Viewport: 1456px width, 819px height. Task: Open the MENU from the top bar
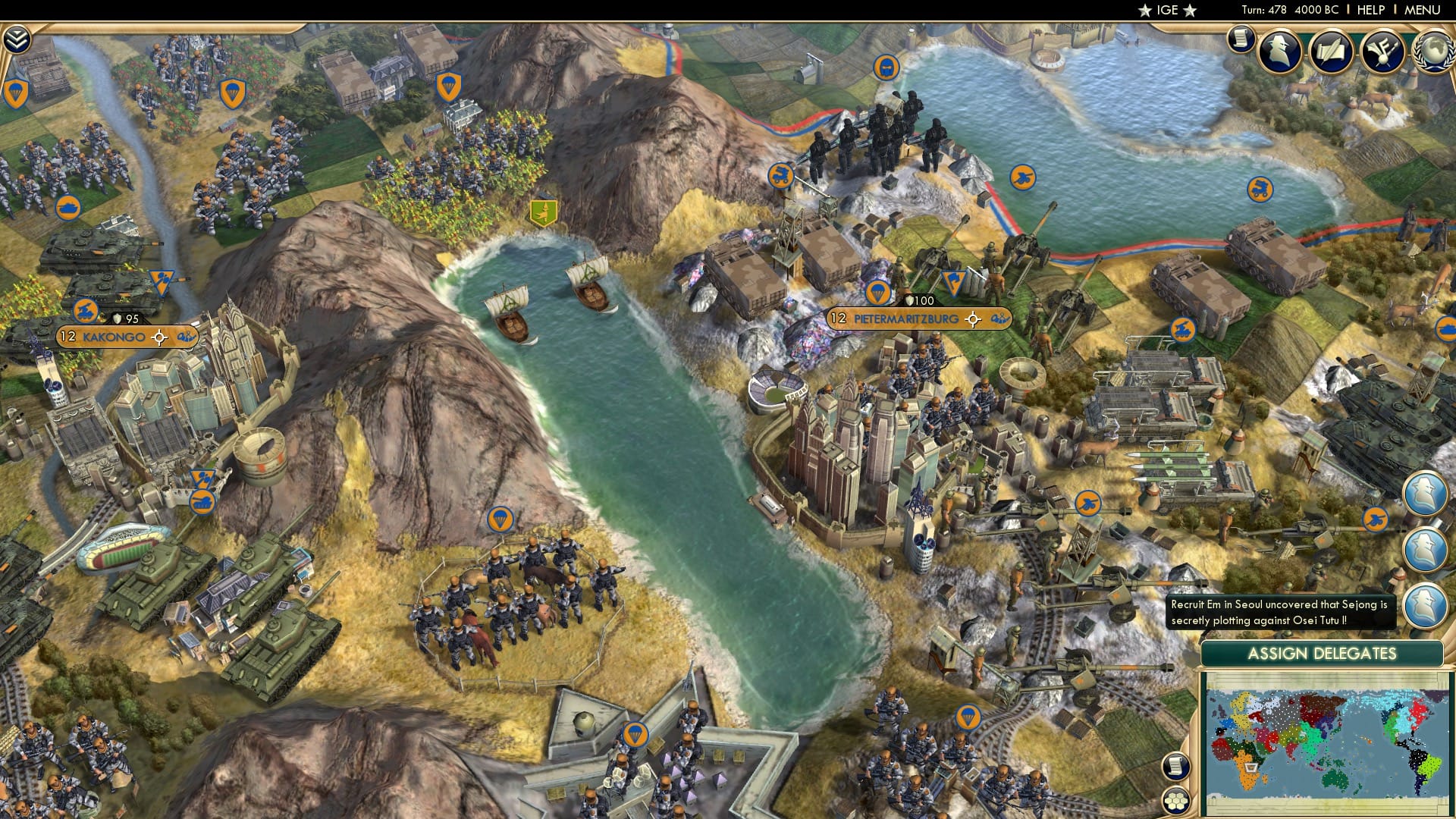click(1423, 10)
